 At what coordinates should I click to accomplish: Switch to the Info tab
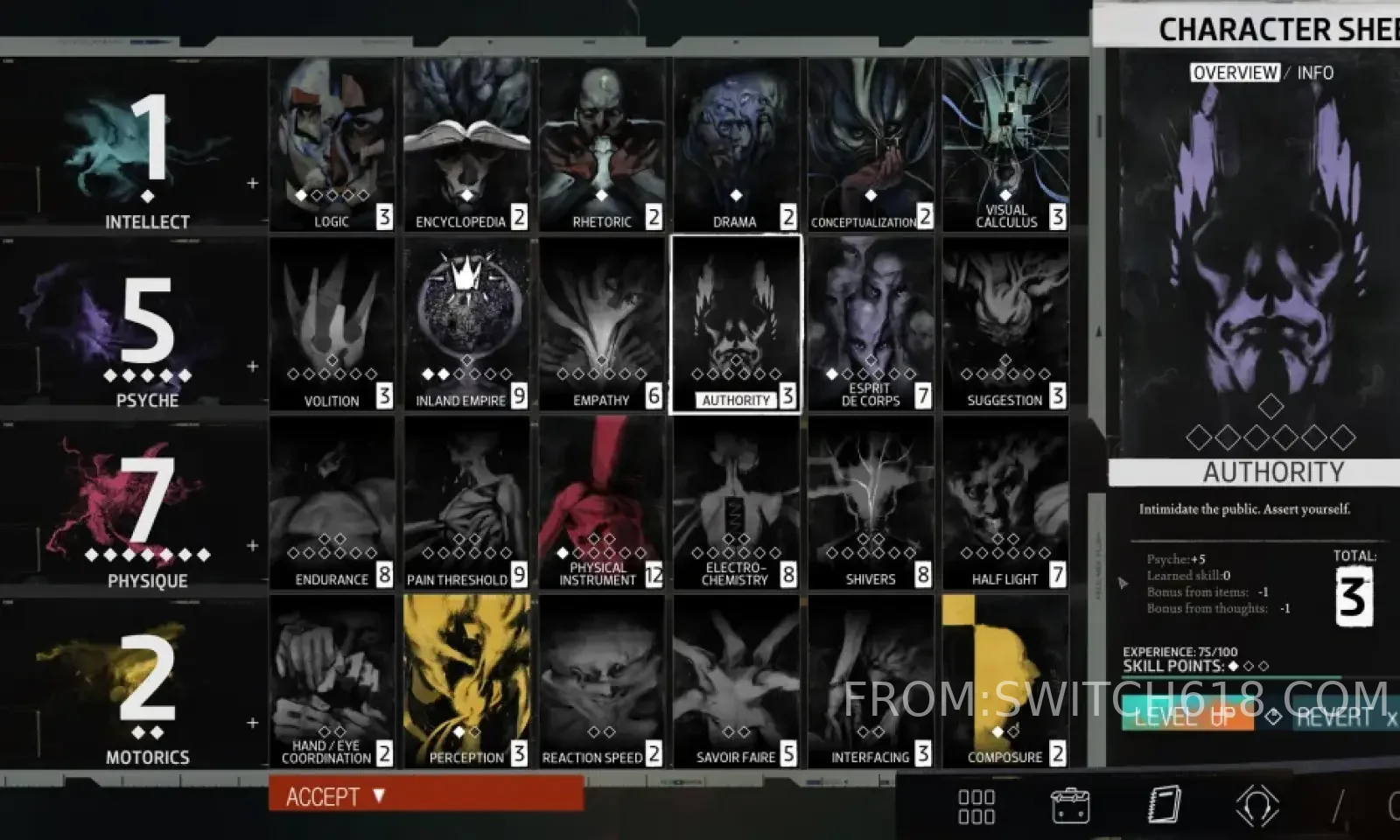(x=1315, y=73)
